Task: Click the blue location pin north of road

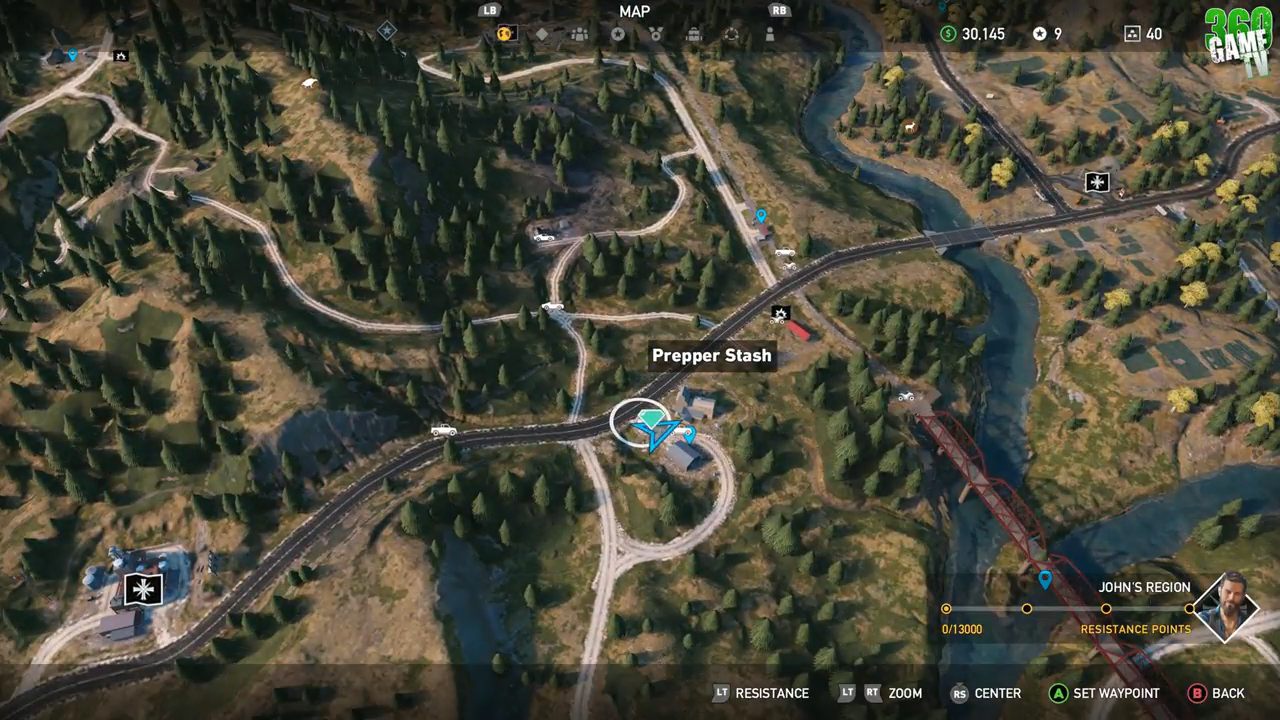Action: (762, 214)
